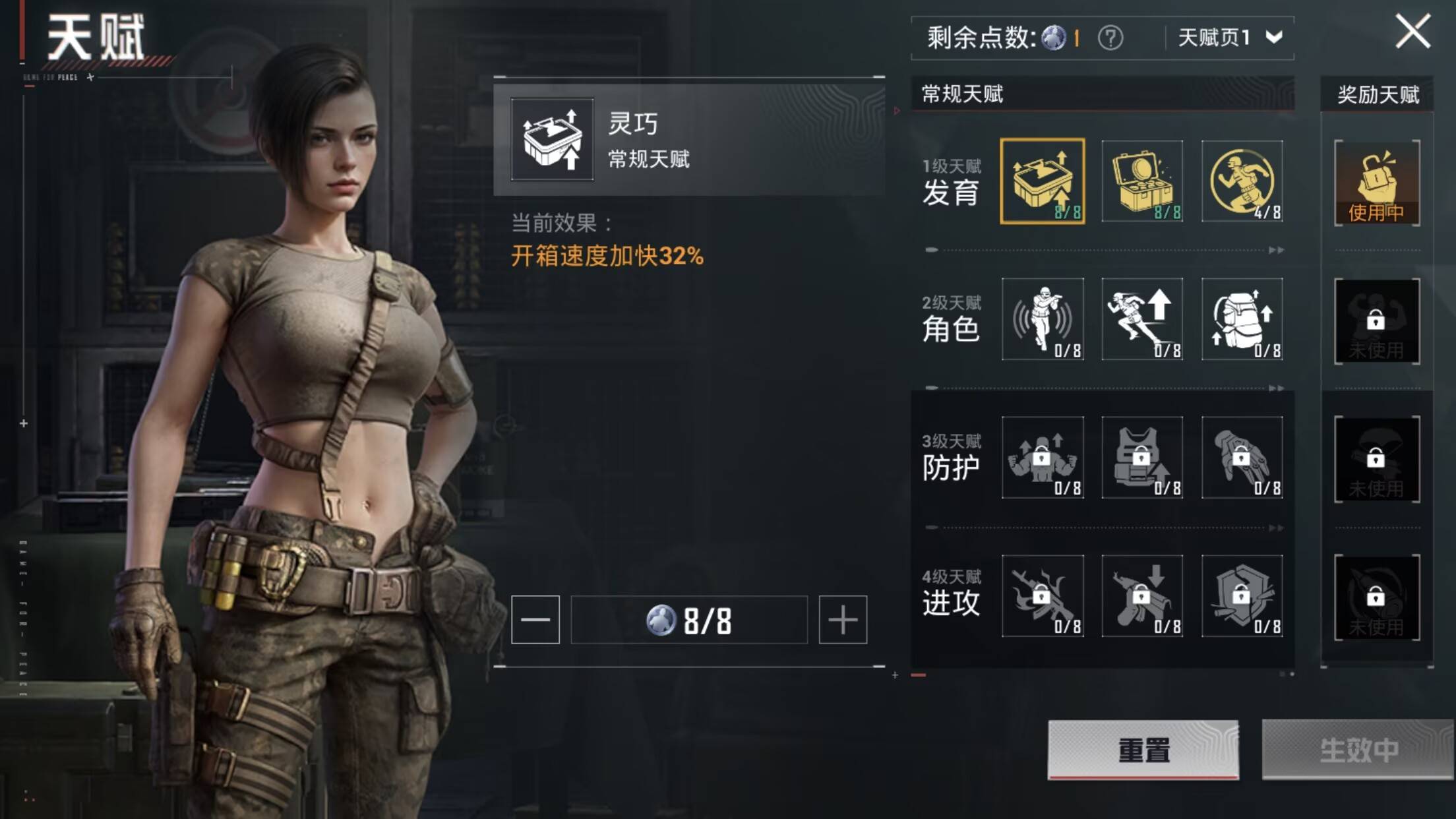This screenshot has width=1456, height=819.
Task: Select the running soldier talent in 发育 row
Action: [x=1243, y=181]
